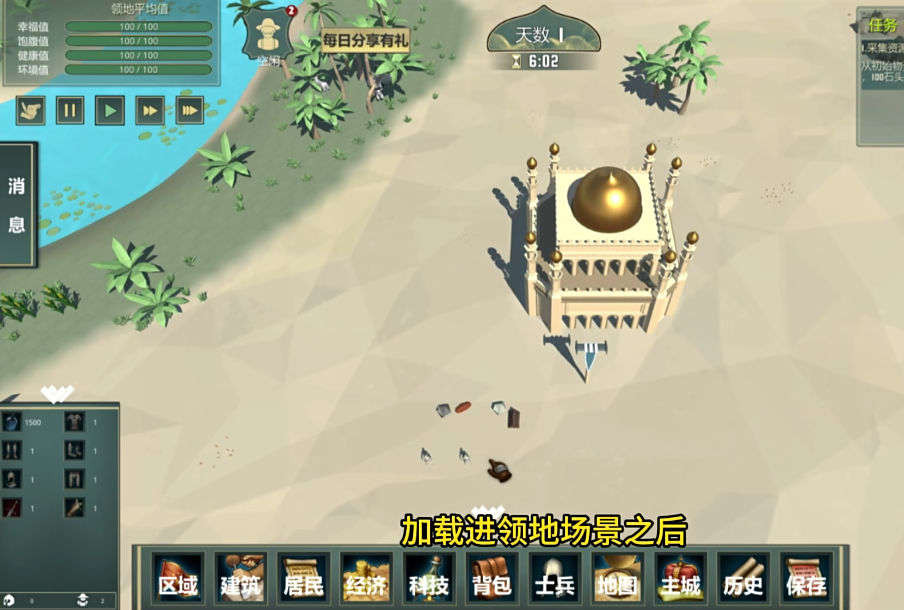The width and height of the screenshot is (904, 610).
Task: Open the 居民 (Residents) panel
Action: point(304,580)
